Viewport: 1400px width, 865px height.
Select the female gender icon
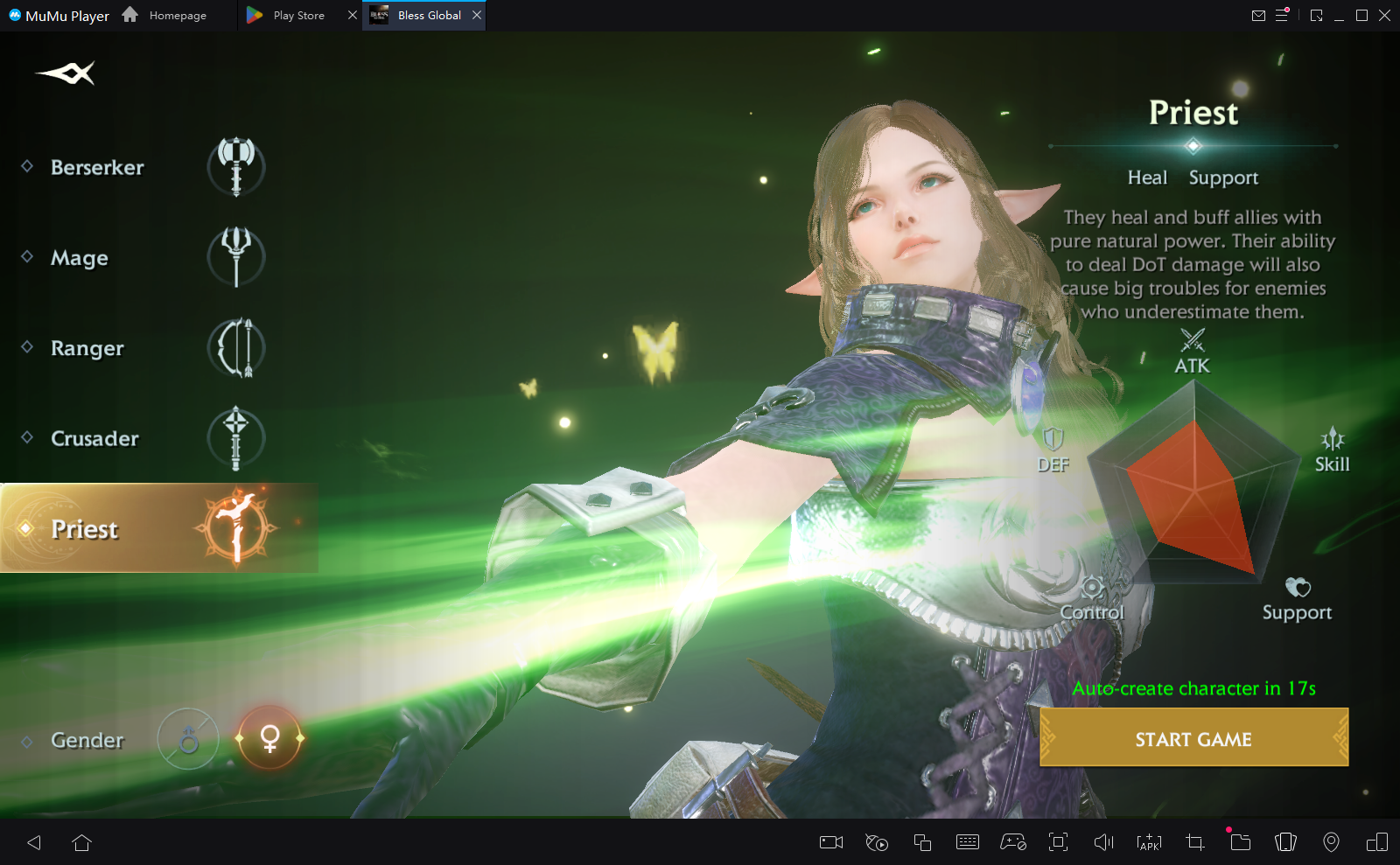[269, 738]
